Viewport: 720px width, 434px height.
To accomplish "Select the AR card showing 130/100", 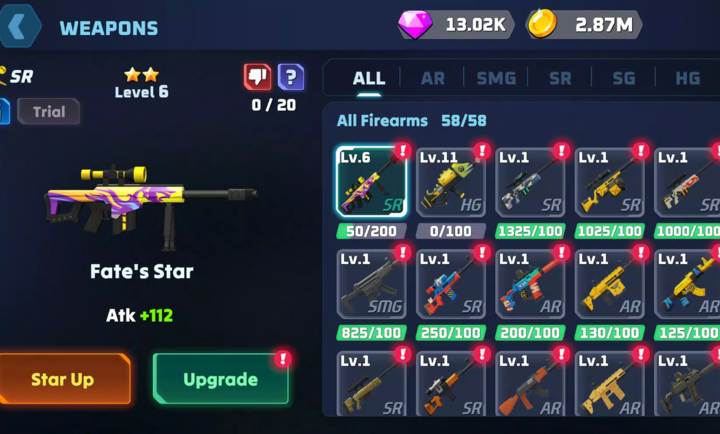I will (609, 284).
